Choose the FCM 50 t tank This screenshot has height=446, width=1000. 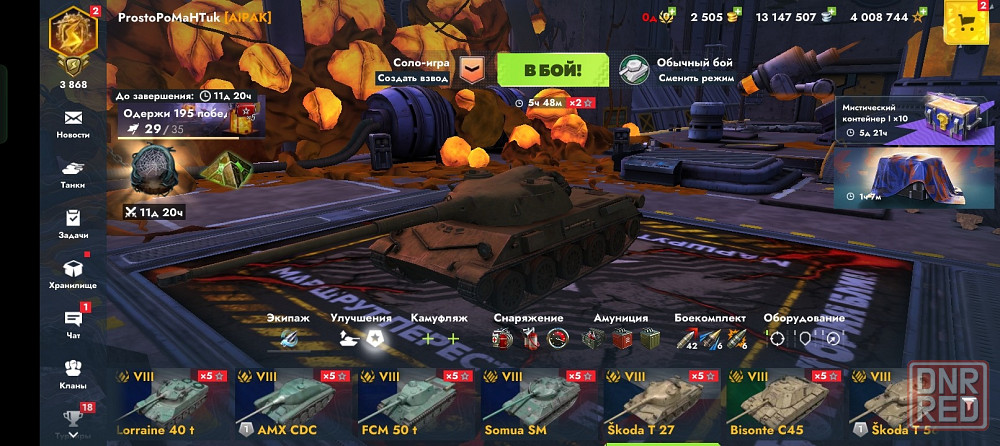pos(414,405)
